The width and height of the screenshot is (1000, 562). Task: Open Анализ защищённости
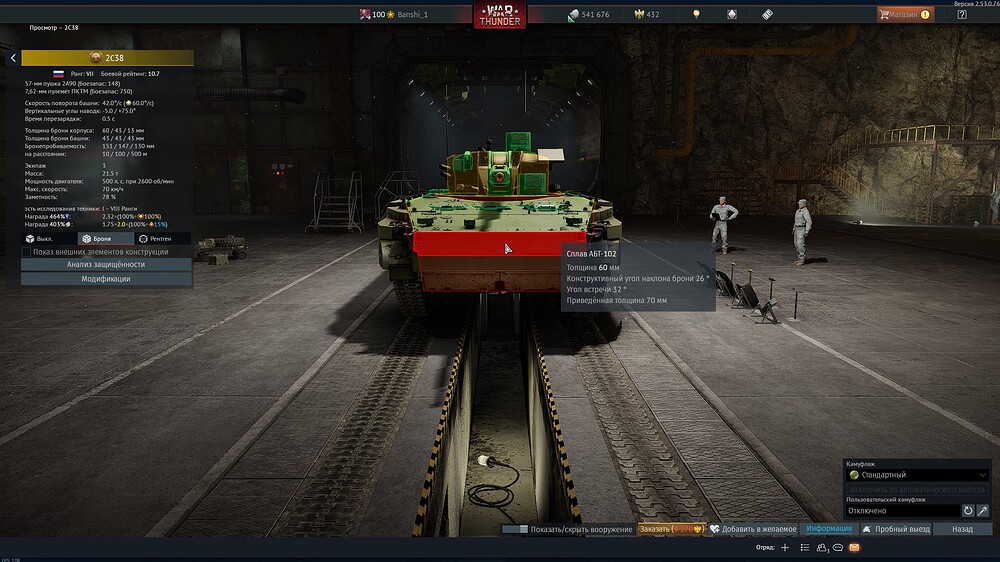pyautogui.click(x=106, y=265)
